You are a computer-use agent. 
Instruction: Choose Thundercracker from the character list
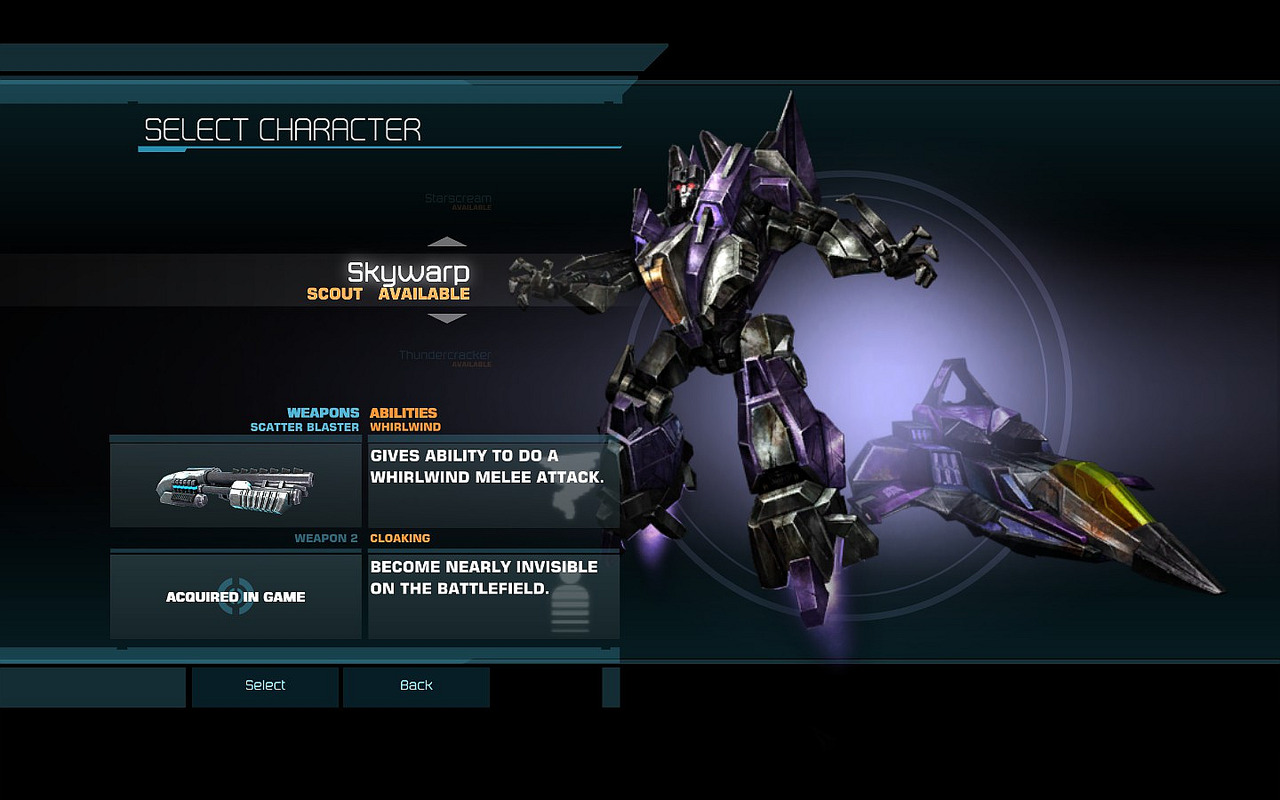[x=445, y=355]
